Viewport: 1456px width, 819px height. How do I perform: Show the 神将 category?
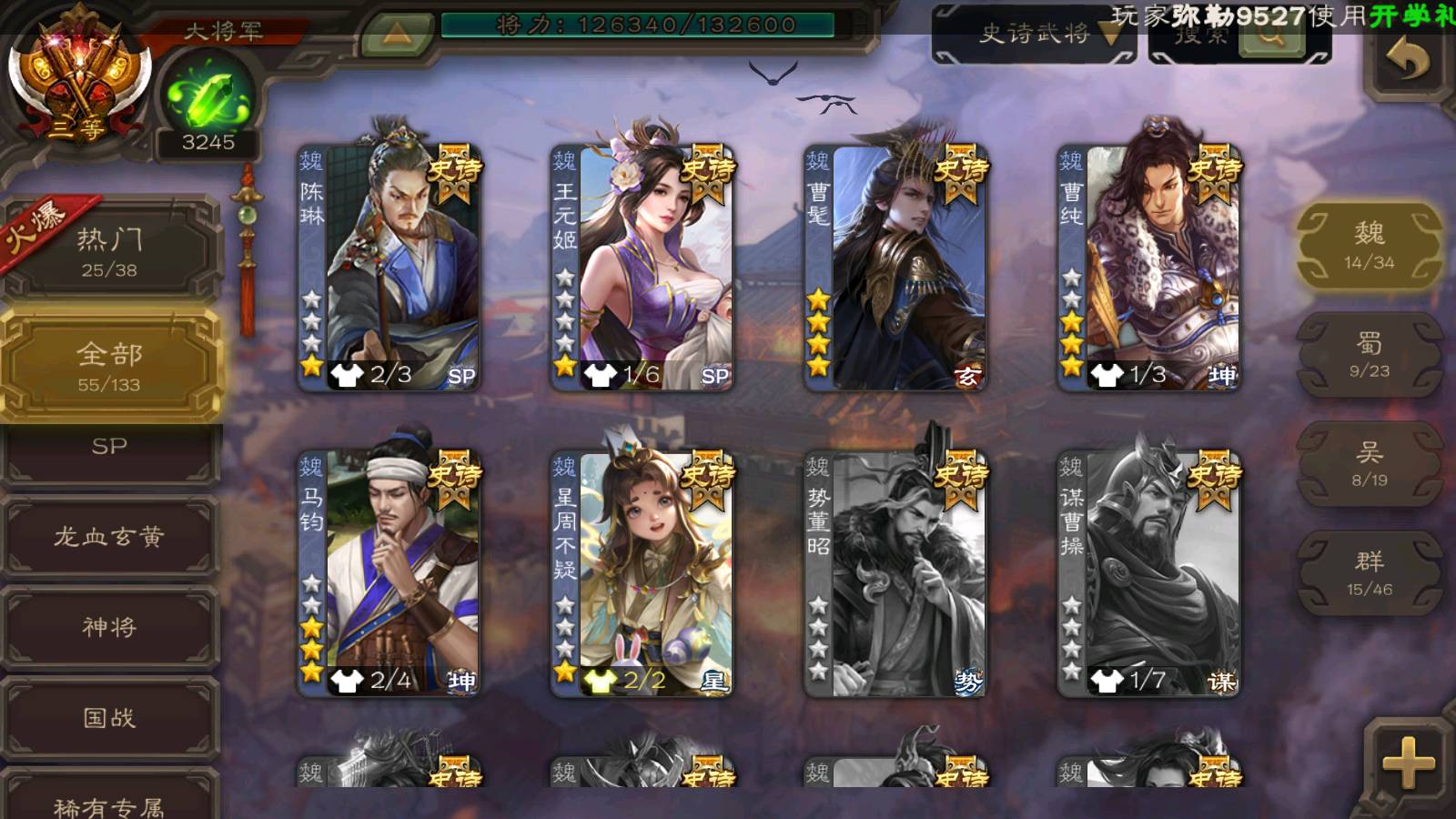109,627
